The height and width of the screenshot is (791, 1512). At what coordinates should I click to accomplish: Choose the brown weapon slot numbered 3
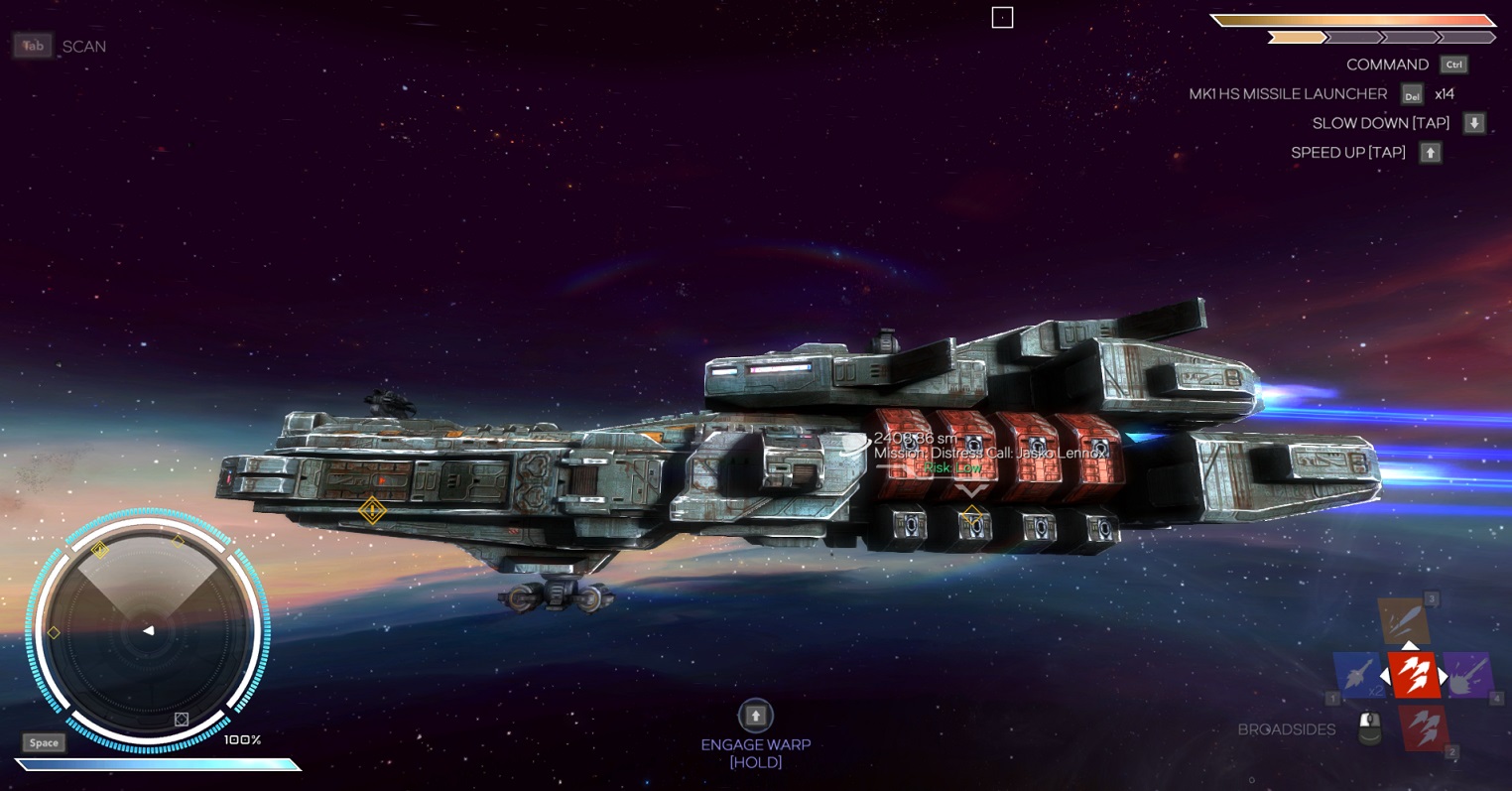tap(1404, 621)
